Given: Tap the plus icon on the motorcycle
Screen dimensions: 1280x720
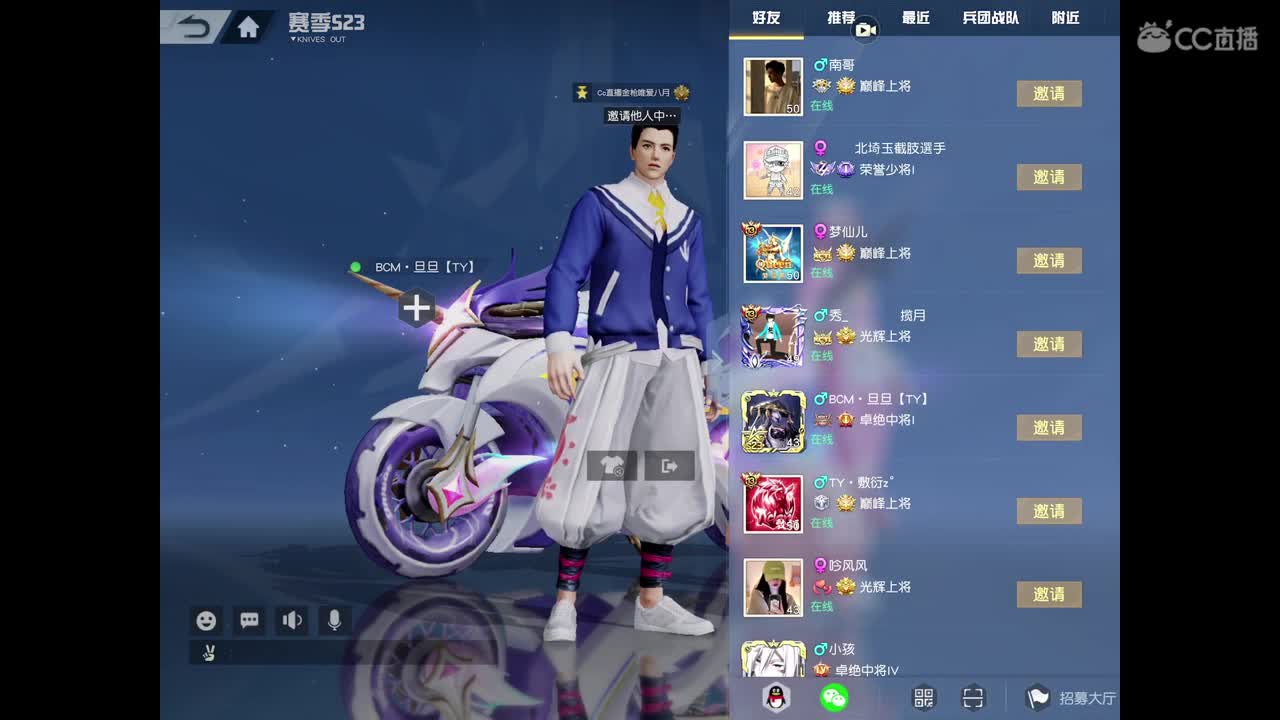Looking at the screenshot, I should (x=416, y=308).
